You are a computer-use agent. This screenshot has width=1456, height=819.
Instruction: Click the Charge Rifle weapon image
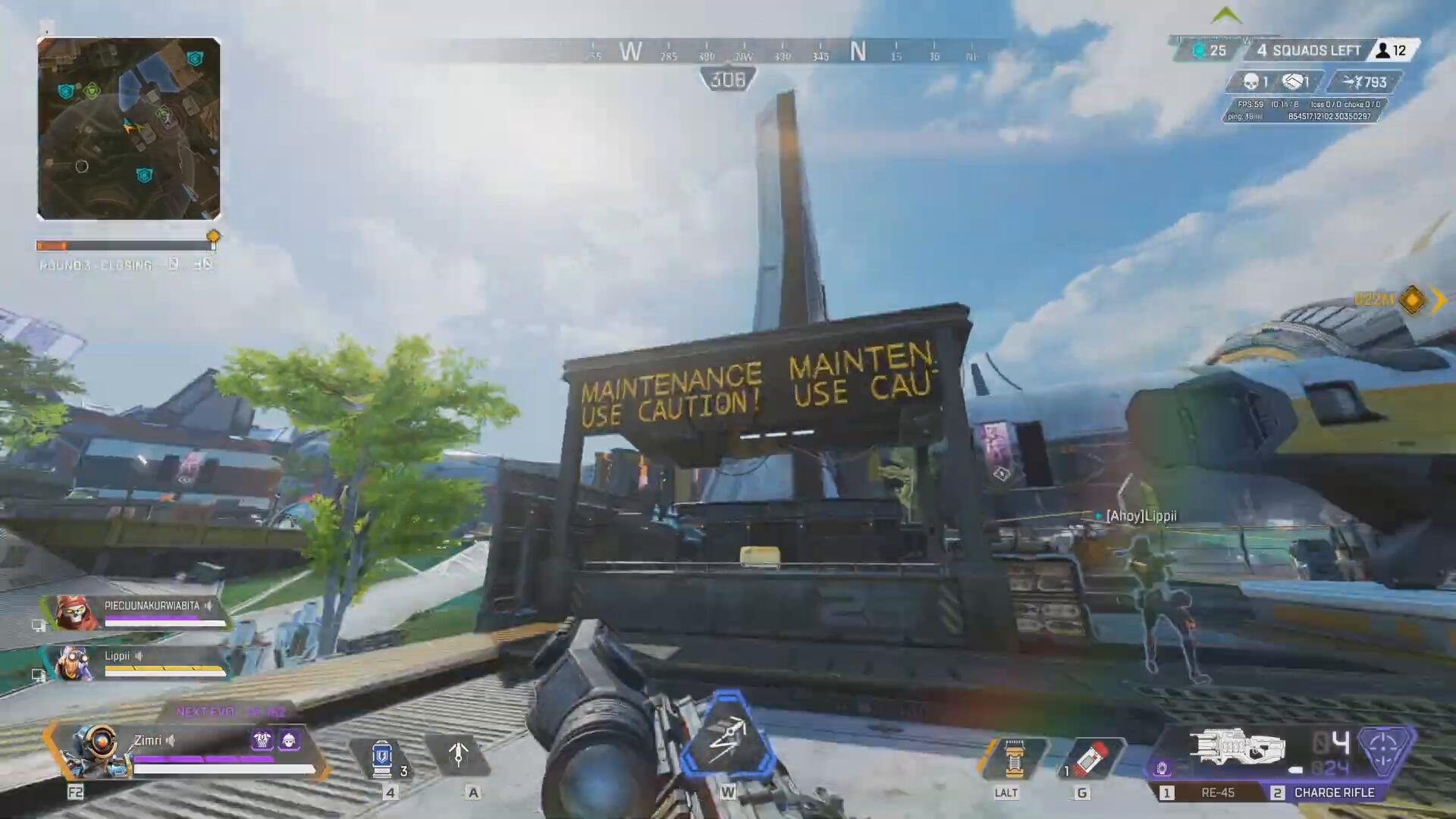point(1238,747)
